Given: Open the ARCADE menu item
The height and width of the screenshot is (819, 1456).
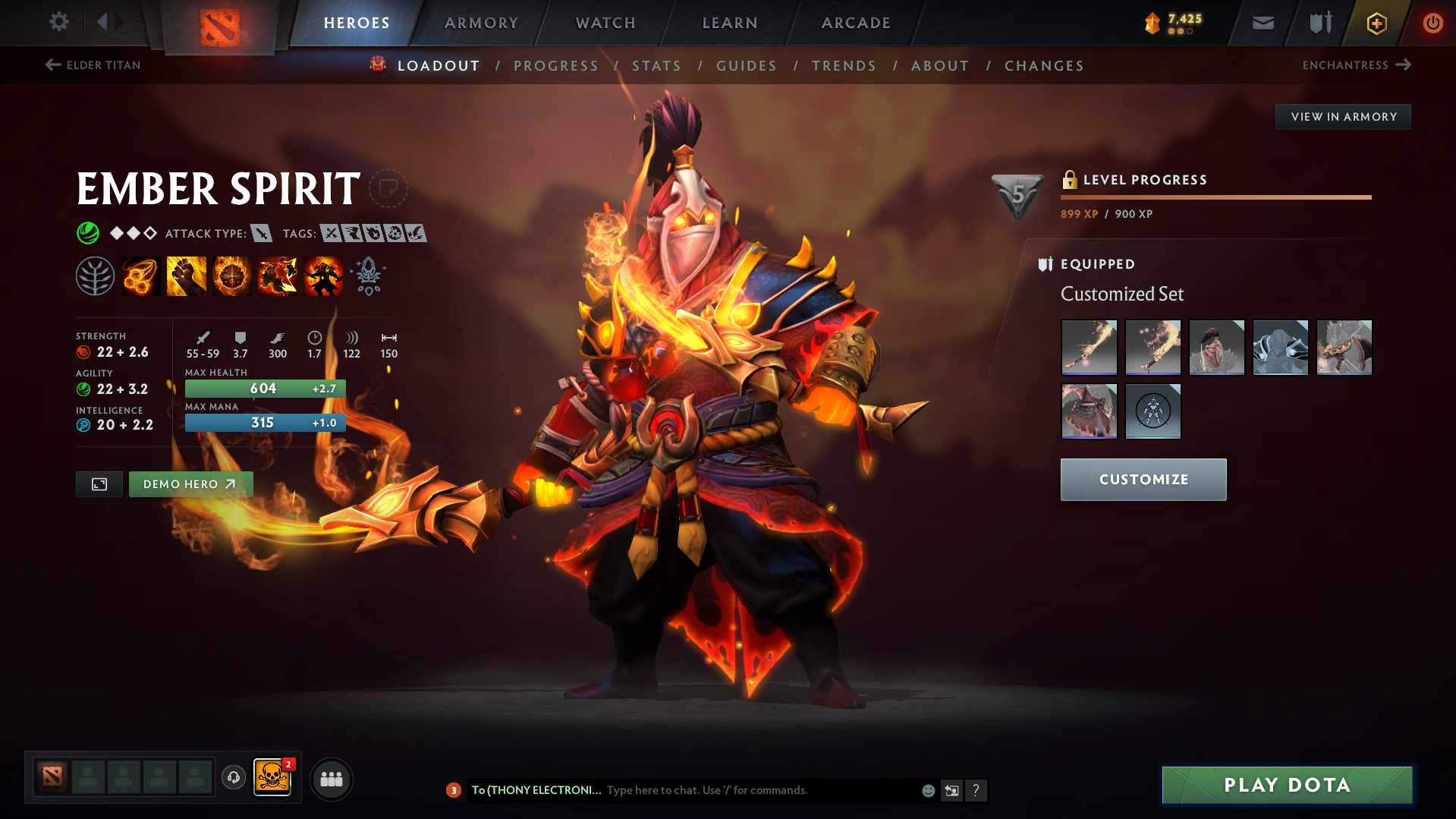Looking at the screenshot, I should pyautogui.click(x=856, y=23).
